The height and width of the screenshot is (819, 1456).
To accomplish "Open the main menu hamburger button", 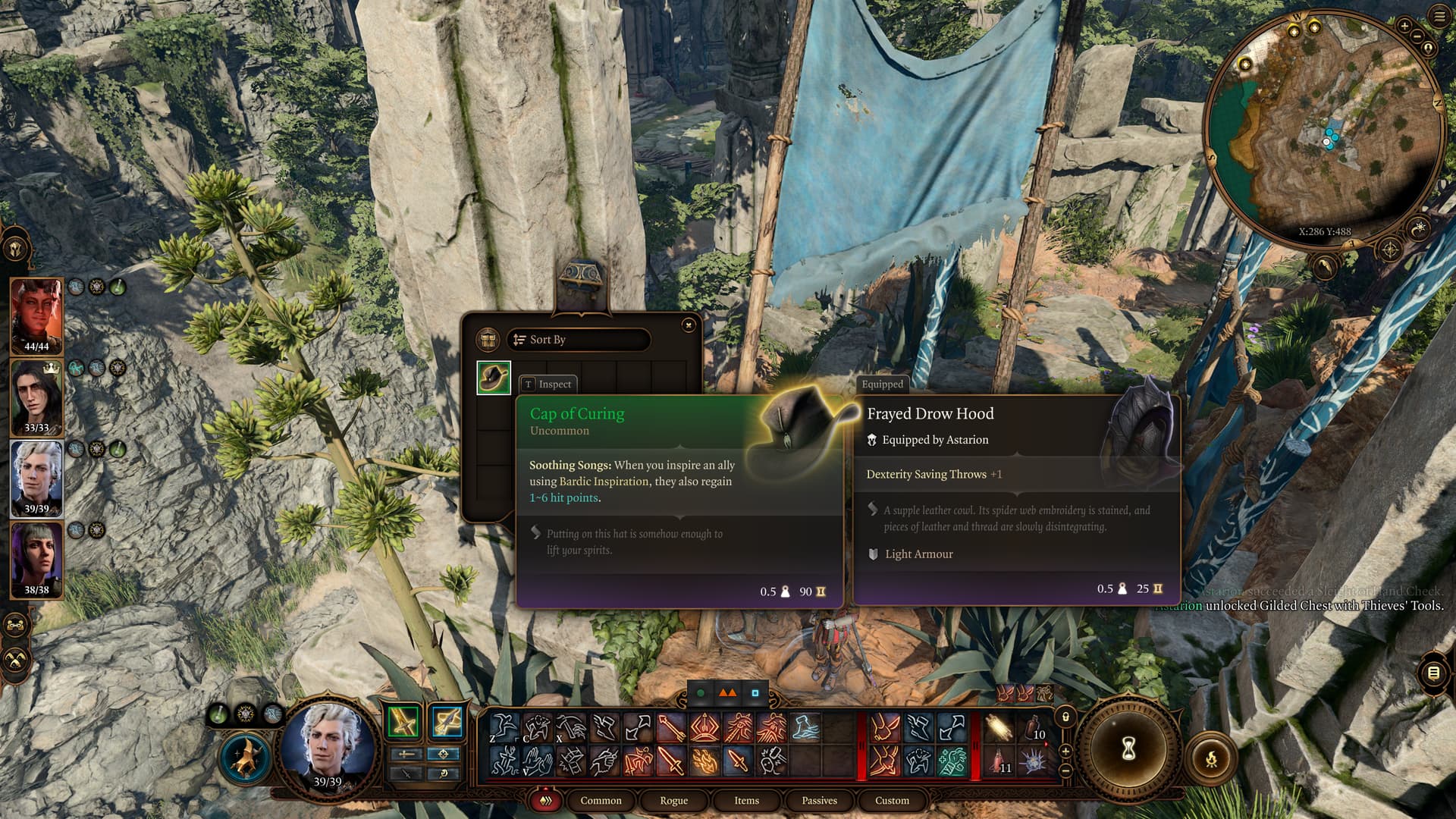I will [1439, 16].
